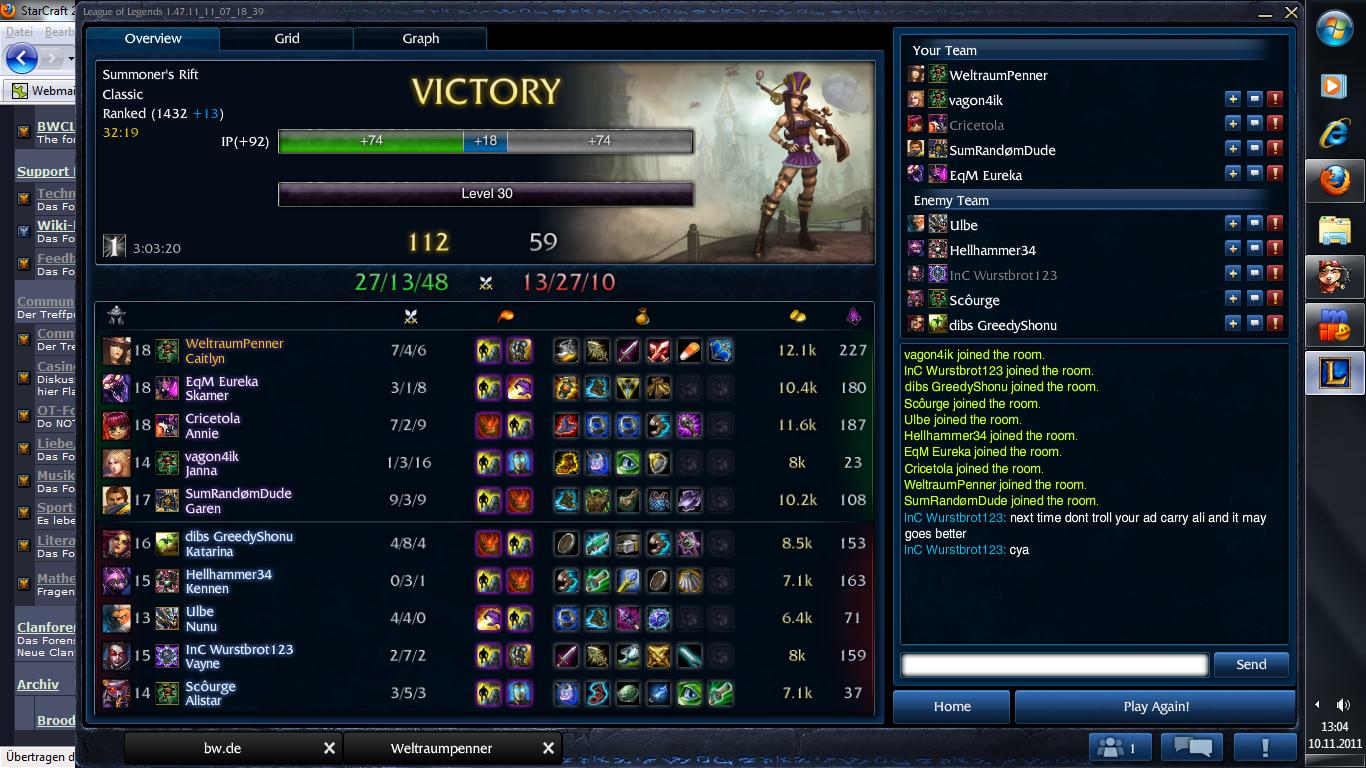Select the Overview tab

[153, 39]
